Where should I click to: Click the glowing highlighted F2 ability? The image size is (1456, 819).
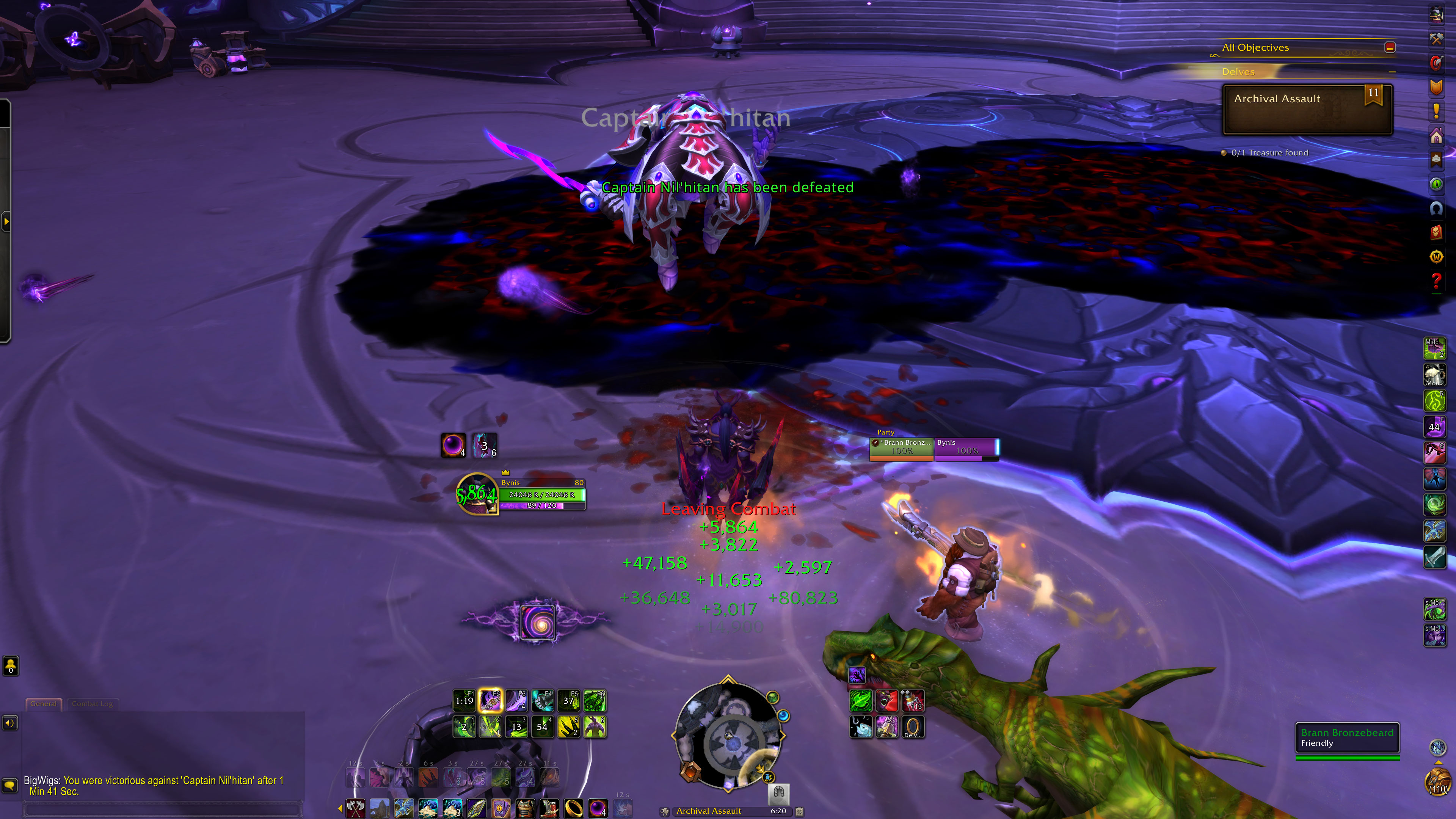click(490, 701)
